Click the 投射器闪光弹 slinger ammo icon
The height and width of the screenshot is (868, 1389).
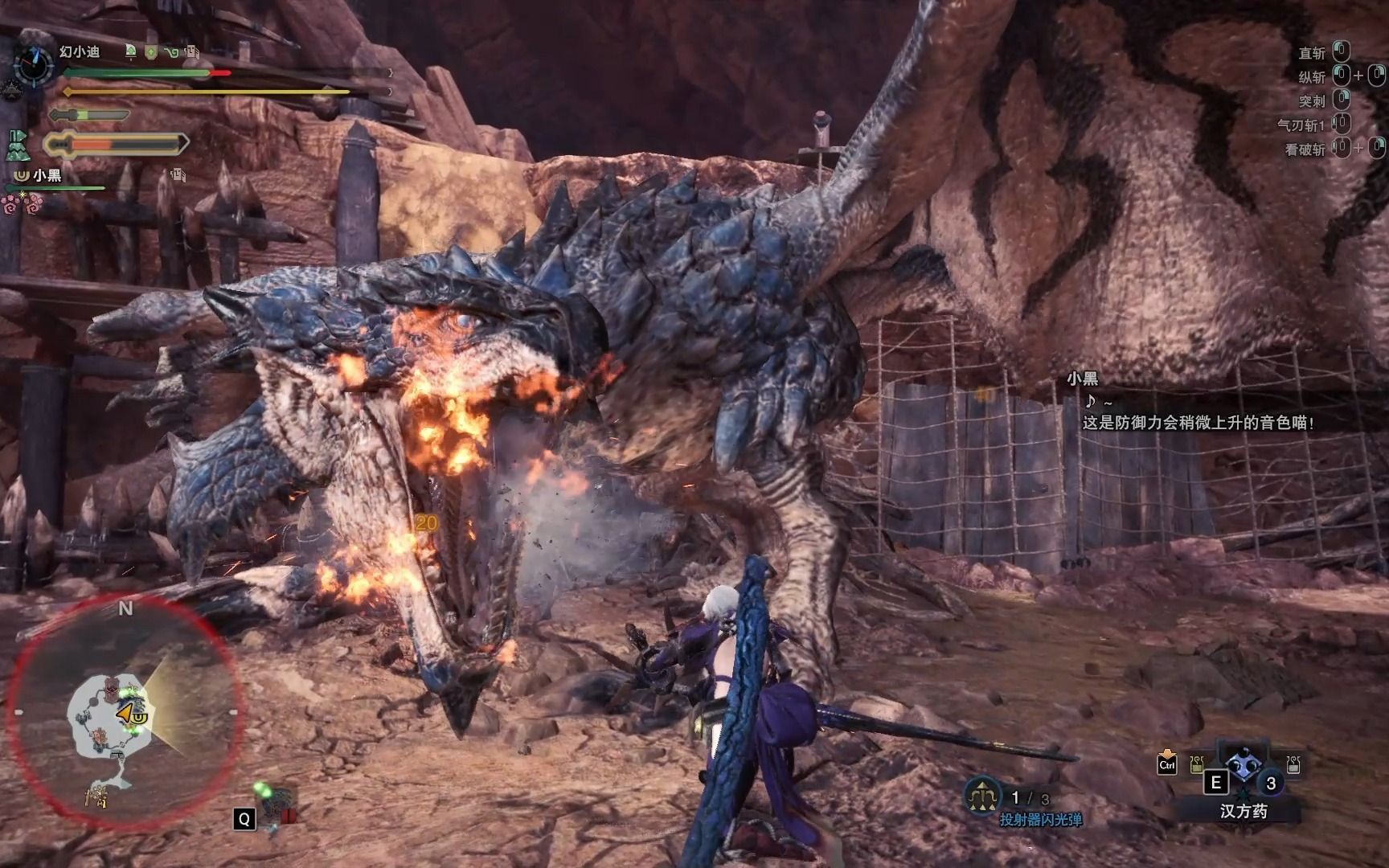click(981, 796)
